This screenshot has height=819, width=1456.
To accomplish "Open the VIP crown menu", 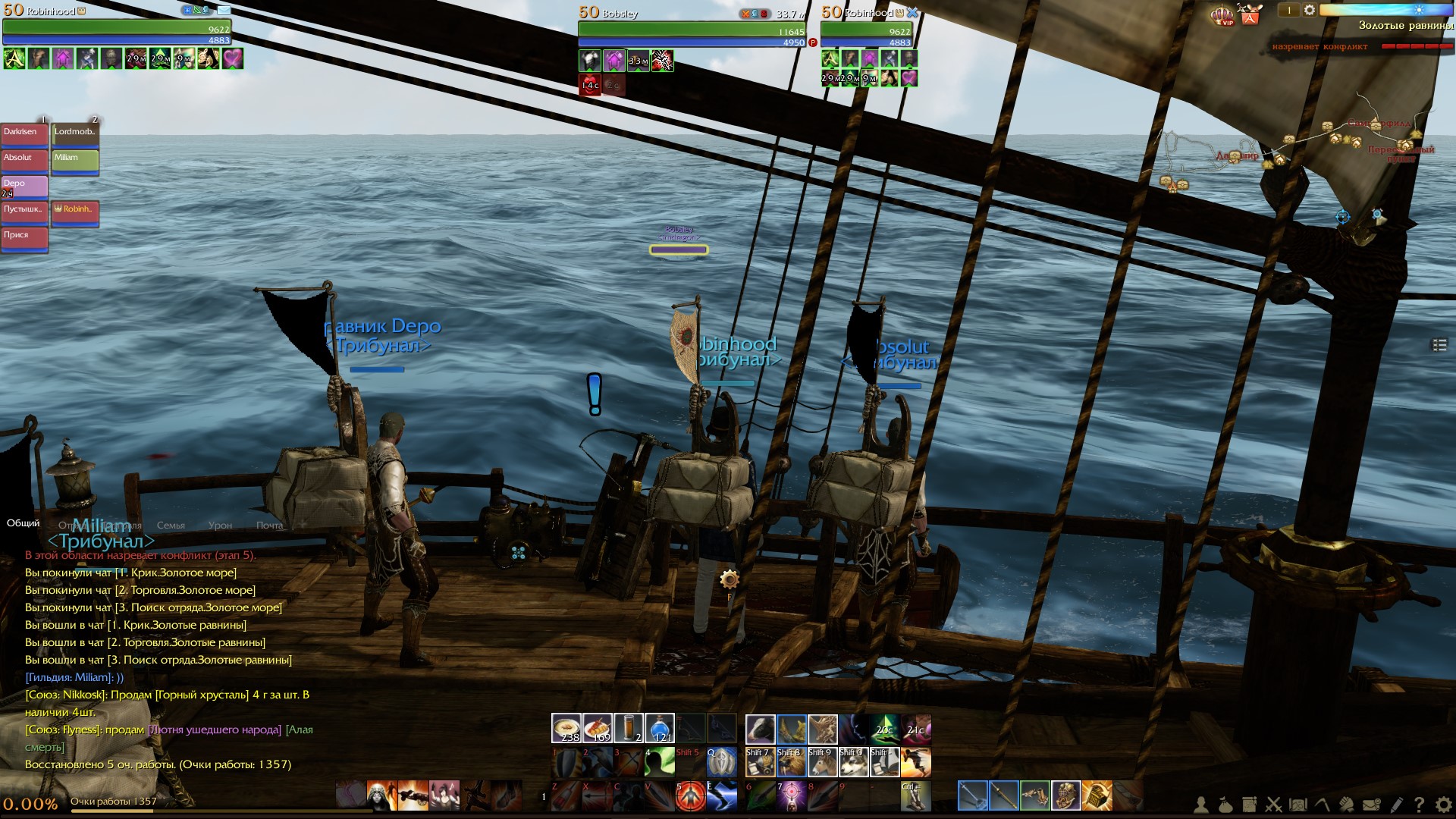I will (1222, 14).
